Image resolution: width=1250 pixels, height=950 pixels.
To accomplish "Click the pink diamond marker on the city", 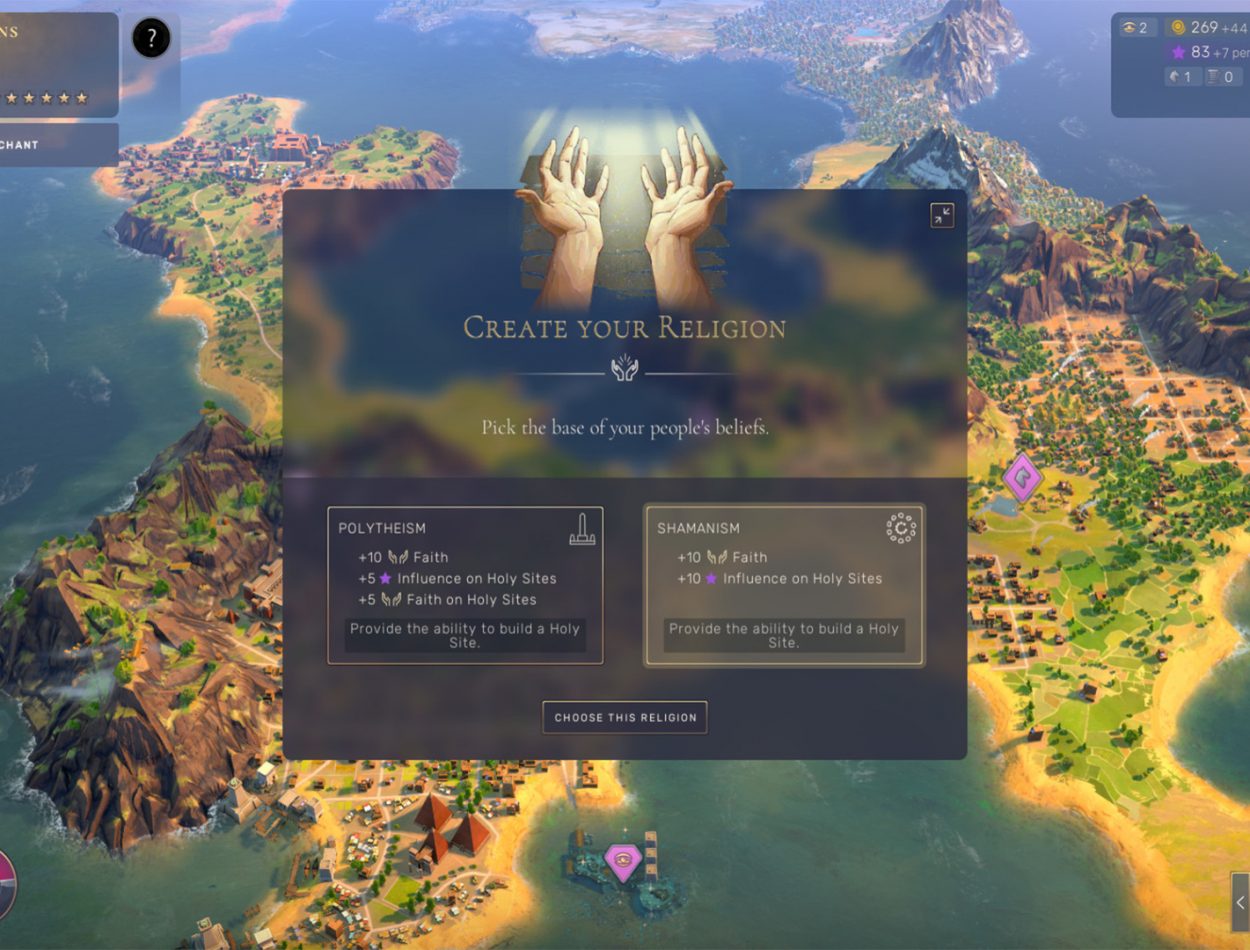I will coord(1022,478).
